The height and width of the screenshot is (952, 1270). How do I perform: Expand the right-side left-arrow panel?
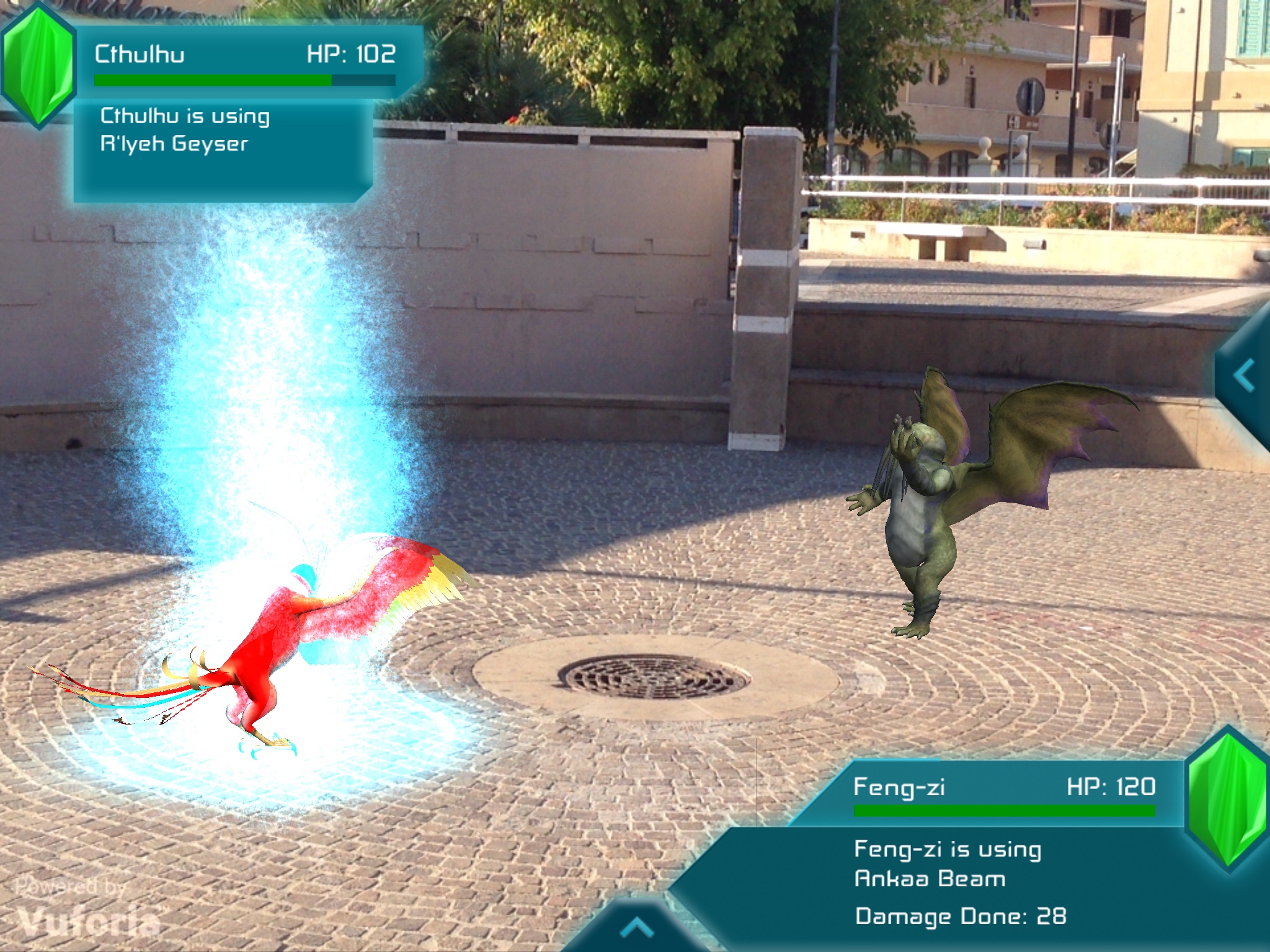coord(1245,376)
